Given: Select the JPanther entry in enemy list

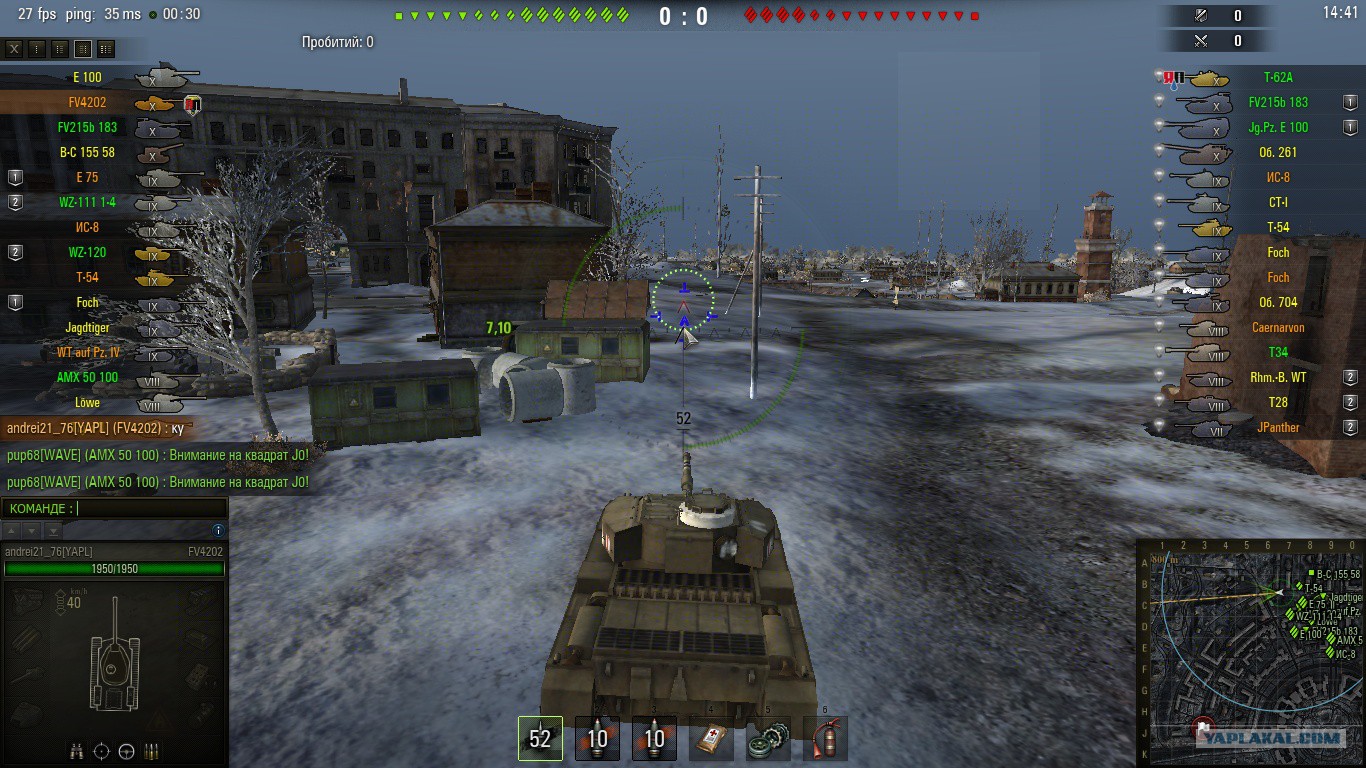Looking at the screenshot, I should tap(1277, 427).
